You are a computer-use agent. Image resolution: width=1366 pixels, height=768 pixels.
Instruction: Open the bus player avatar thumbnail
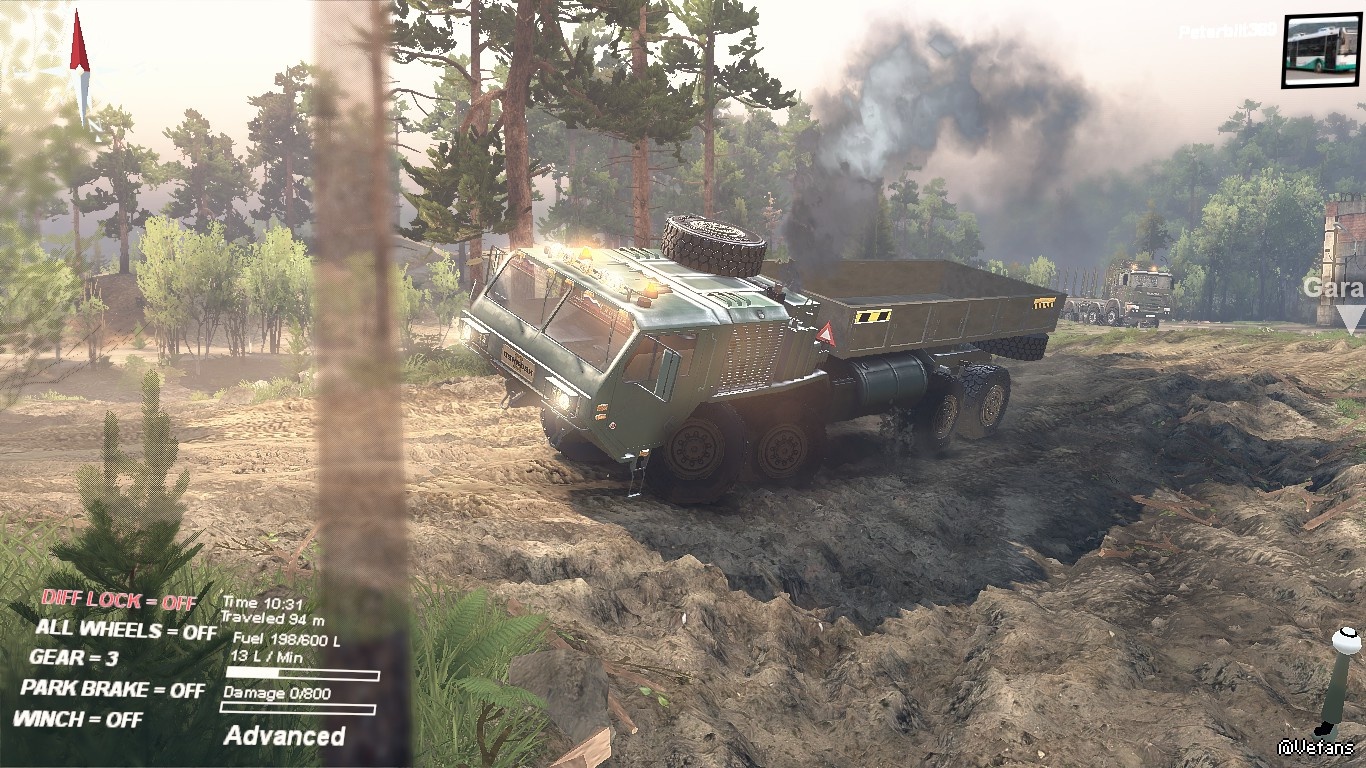point(1321,50)
